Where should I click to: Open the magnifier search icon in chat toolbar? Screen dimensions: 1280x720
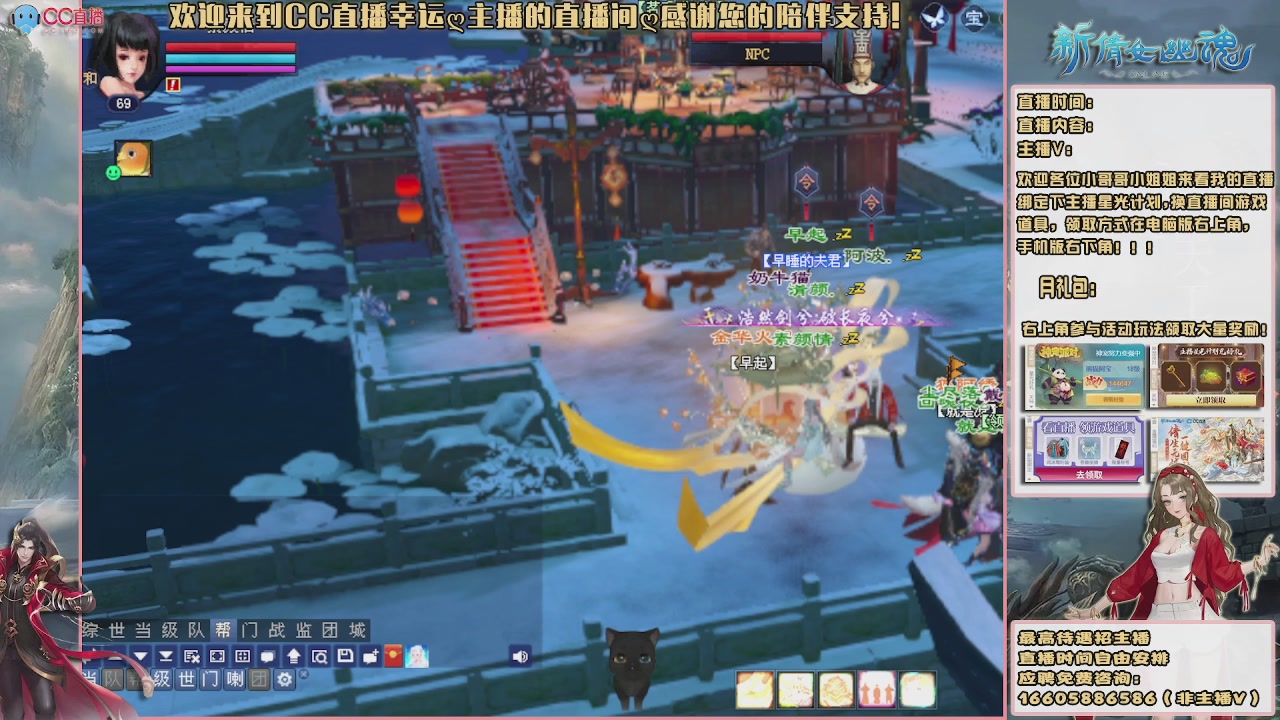(318, 655)
